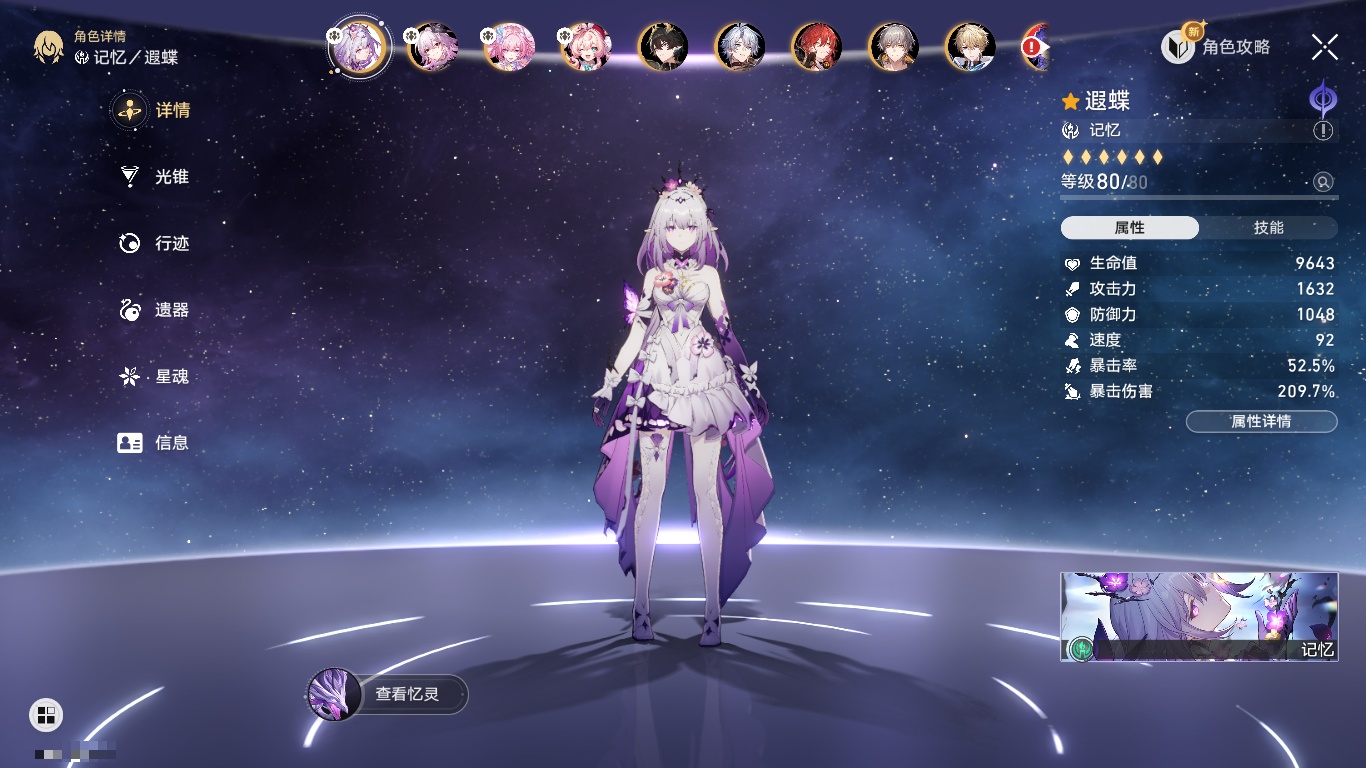The image size is (1366, 768).
Task: Open 属性详情 attribute details
Action: [x=1261, y=422]
